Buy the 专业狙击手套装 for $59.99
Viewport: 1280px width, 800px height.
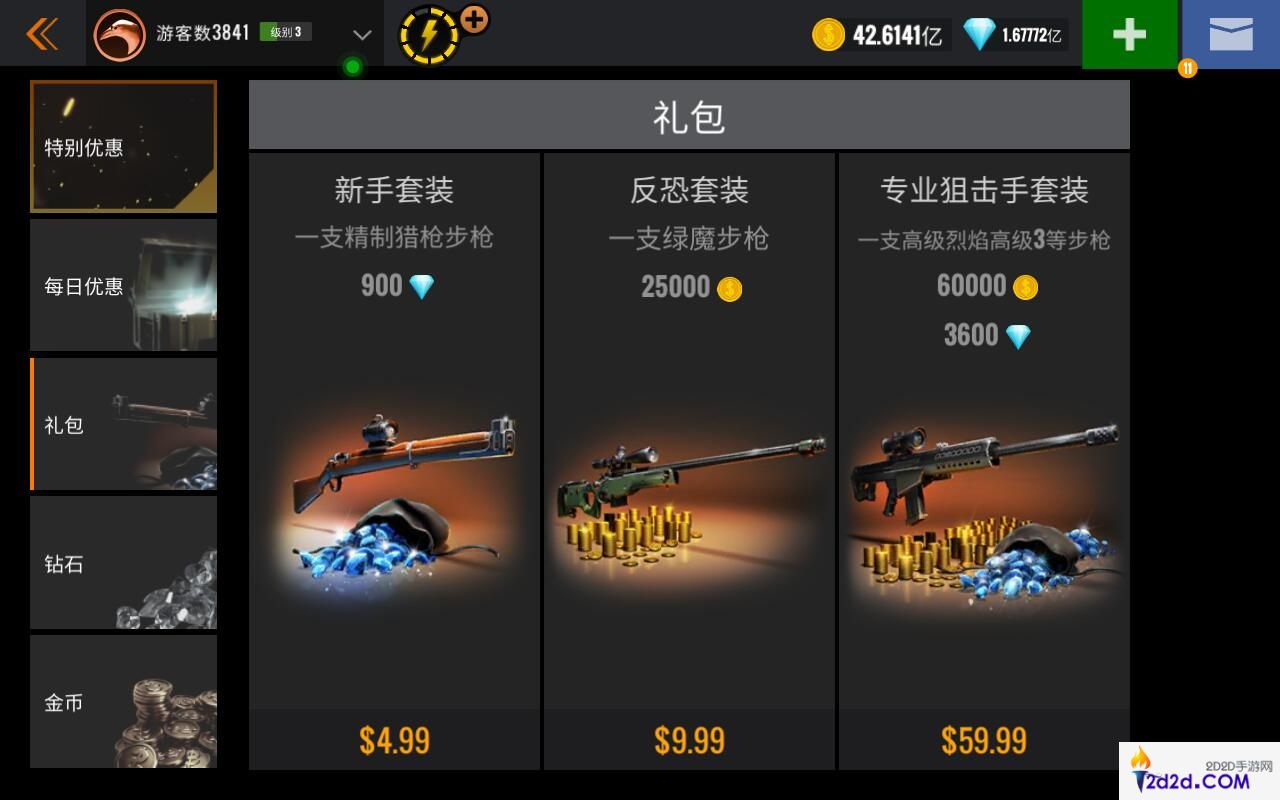[984, 741]
